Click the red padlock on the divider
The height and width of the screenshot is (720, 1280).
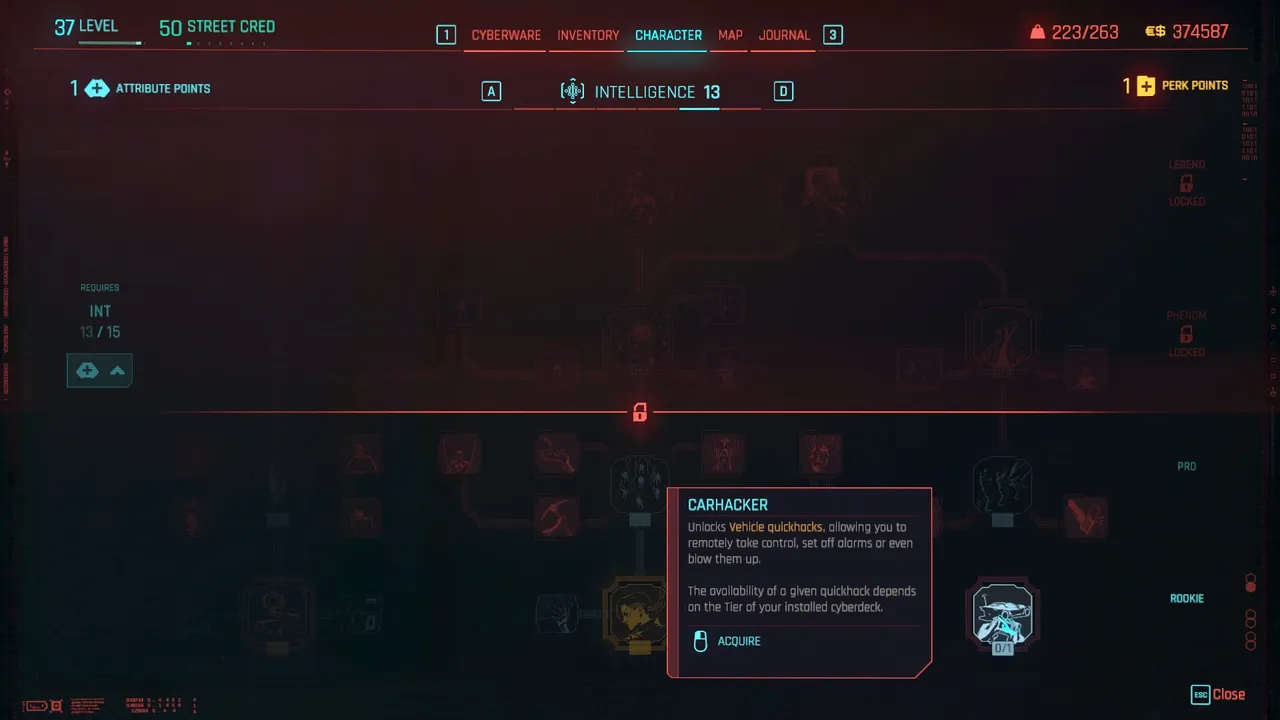click(640, 412)
